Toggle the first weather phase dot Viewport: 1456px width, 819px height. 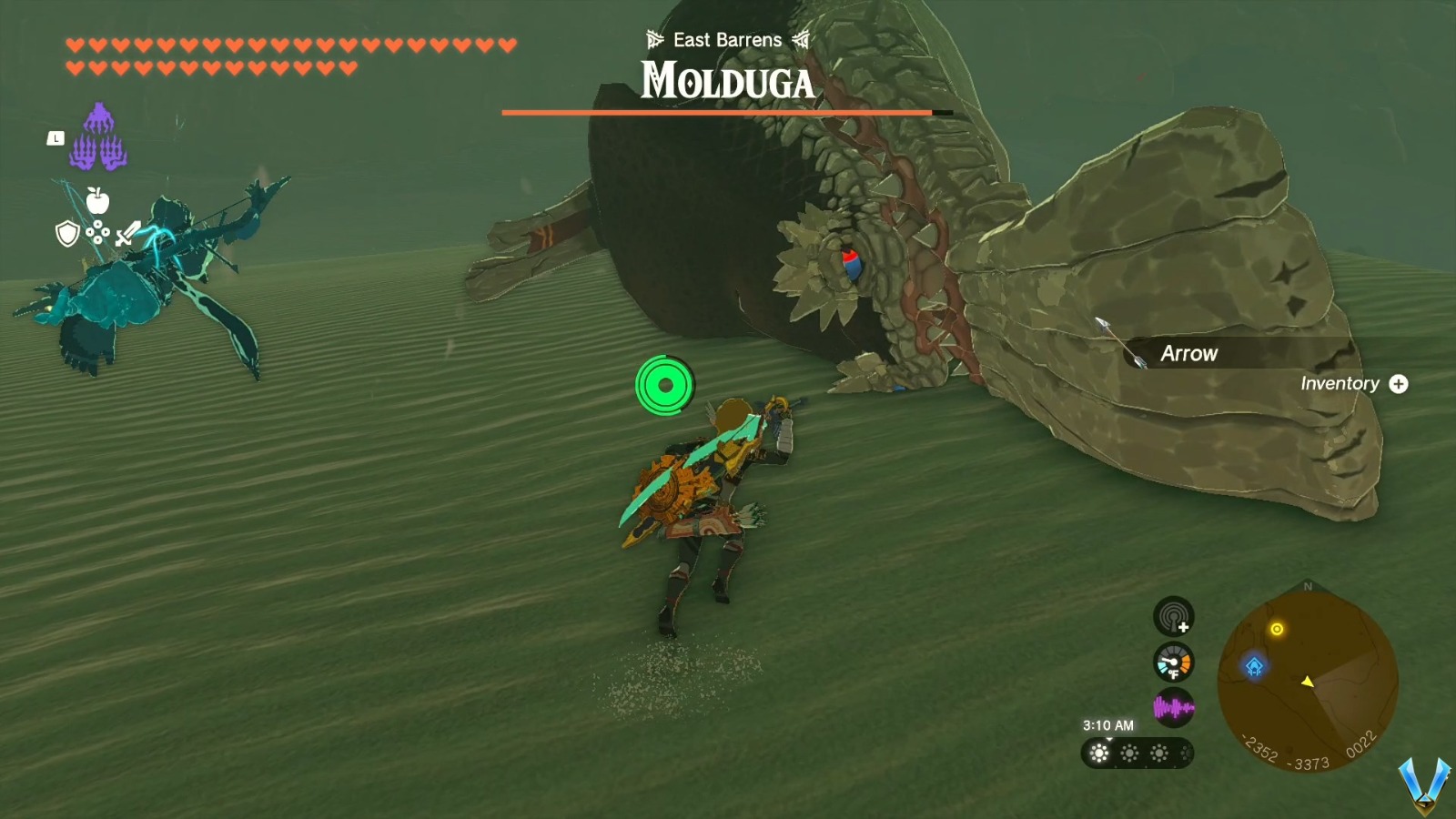click(x=1098, y=754)
